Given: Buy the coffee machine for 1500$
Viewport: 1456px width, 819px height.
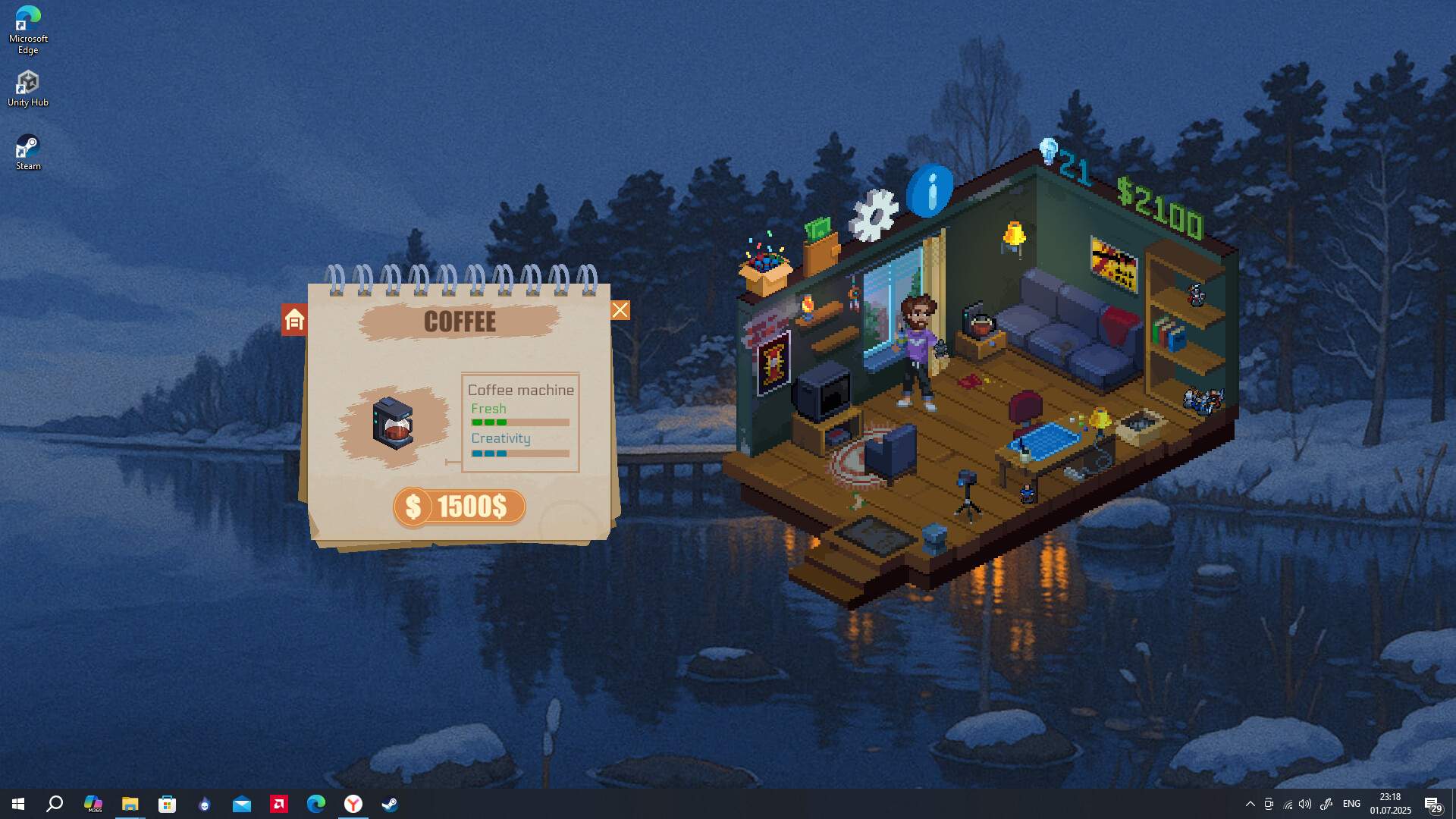Looking at the screenshot, I should click(x=460, y=507).
